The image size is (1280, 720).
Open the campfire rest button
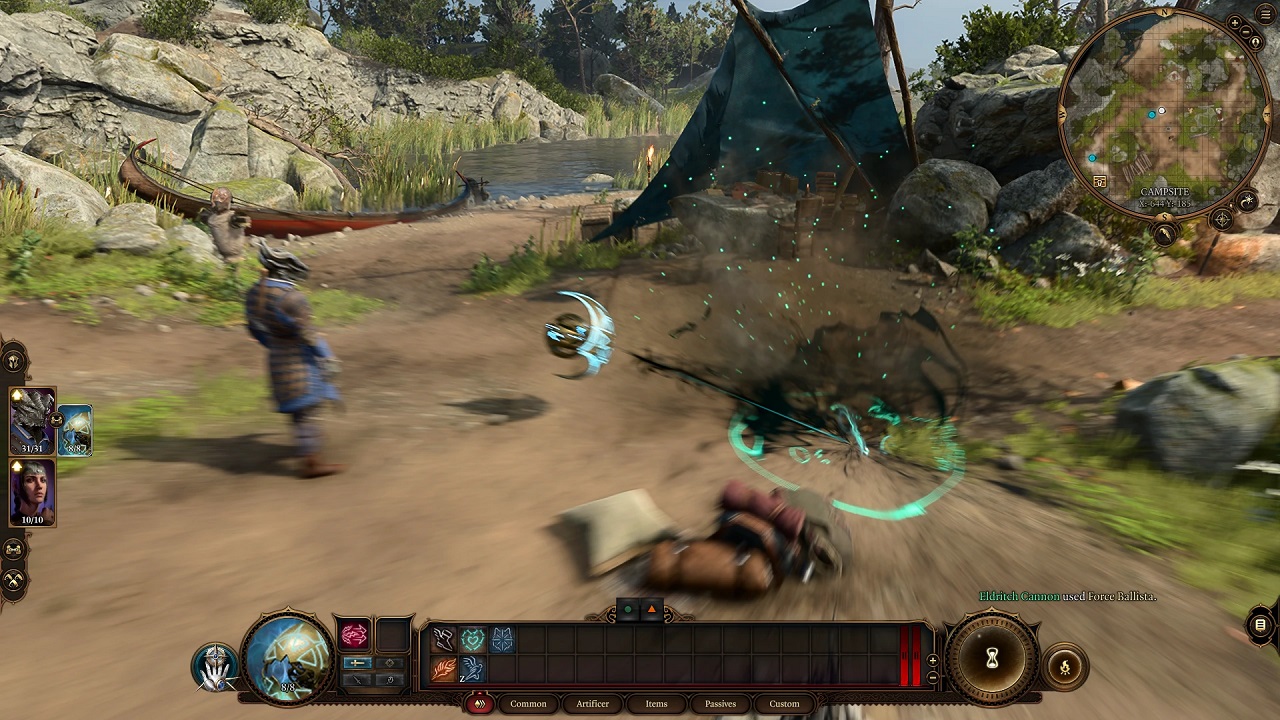1064,667
